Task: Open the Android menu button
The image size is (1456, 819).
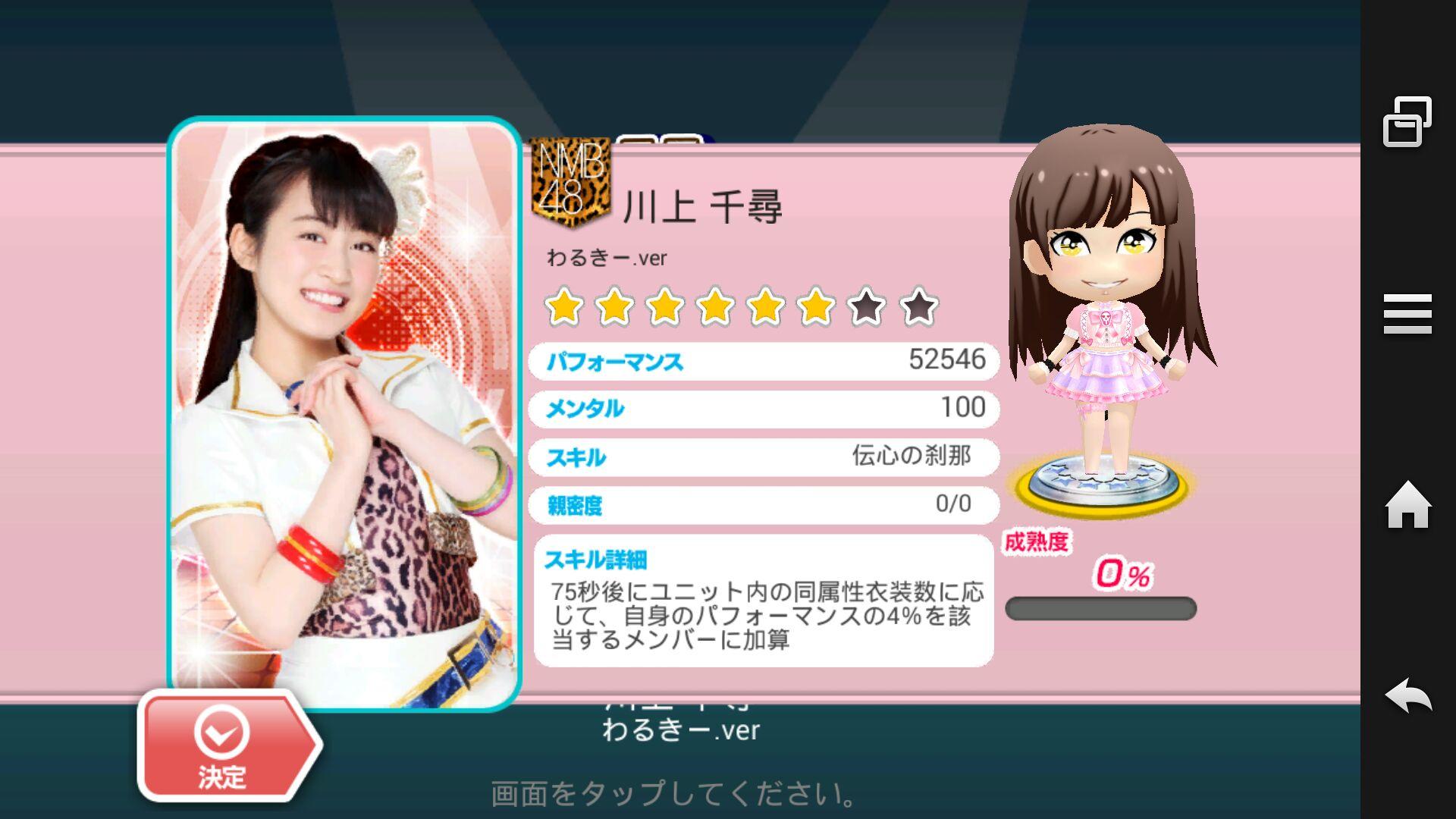Action: pos(1407,314)
